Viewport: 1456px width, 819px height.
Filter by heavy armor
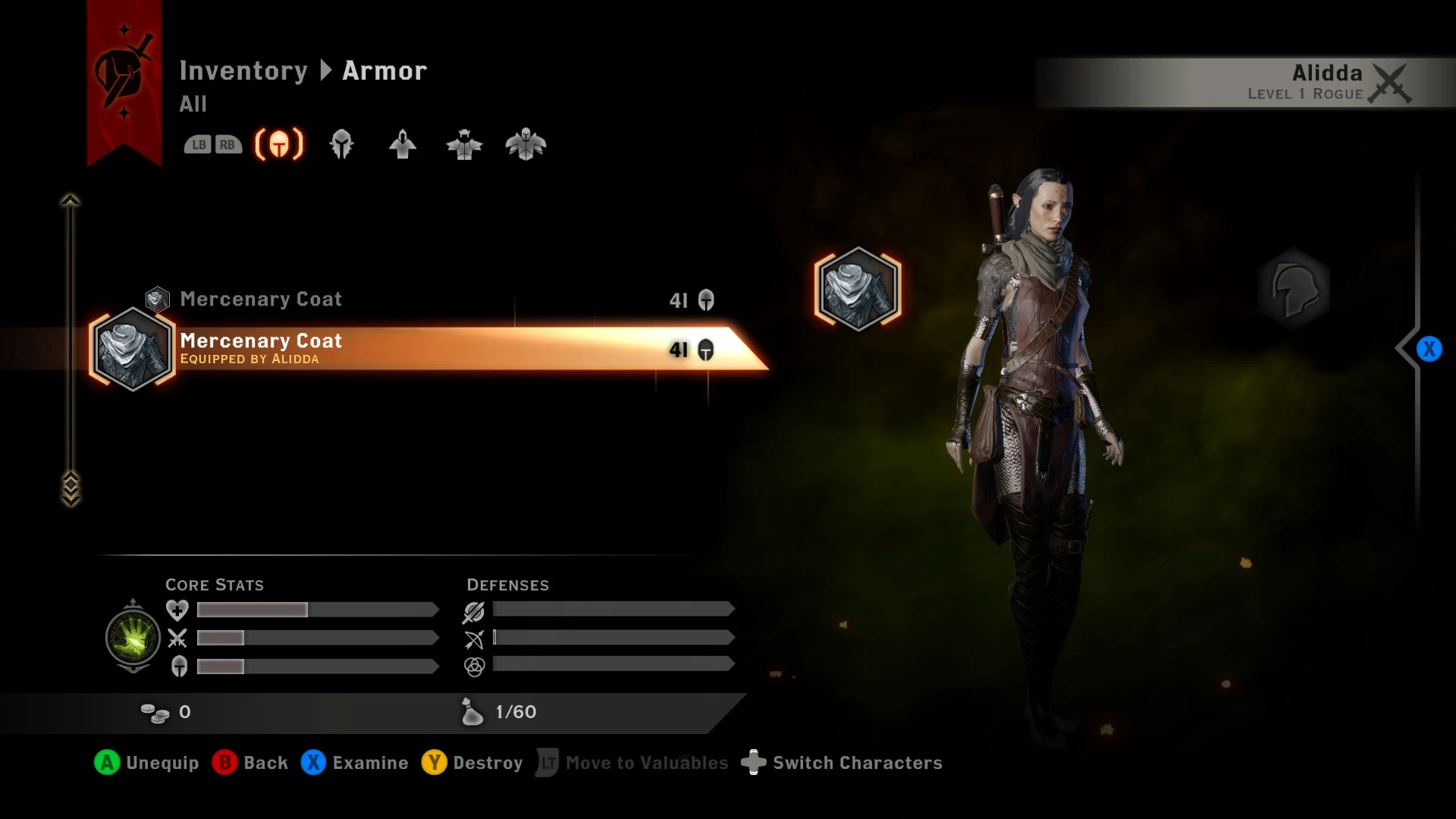[x=526, y=144]
